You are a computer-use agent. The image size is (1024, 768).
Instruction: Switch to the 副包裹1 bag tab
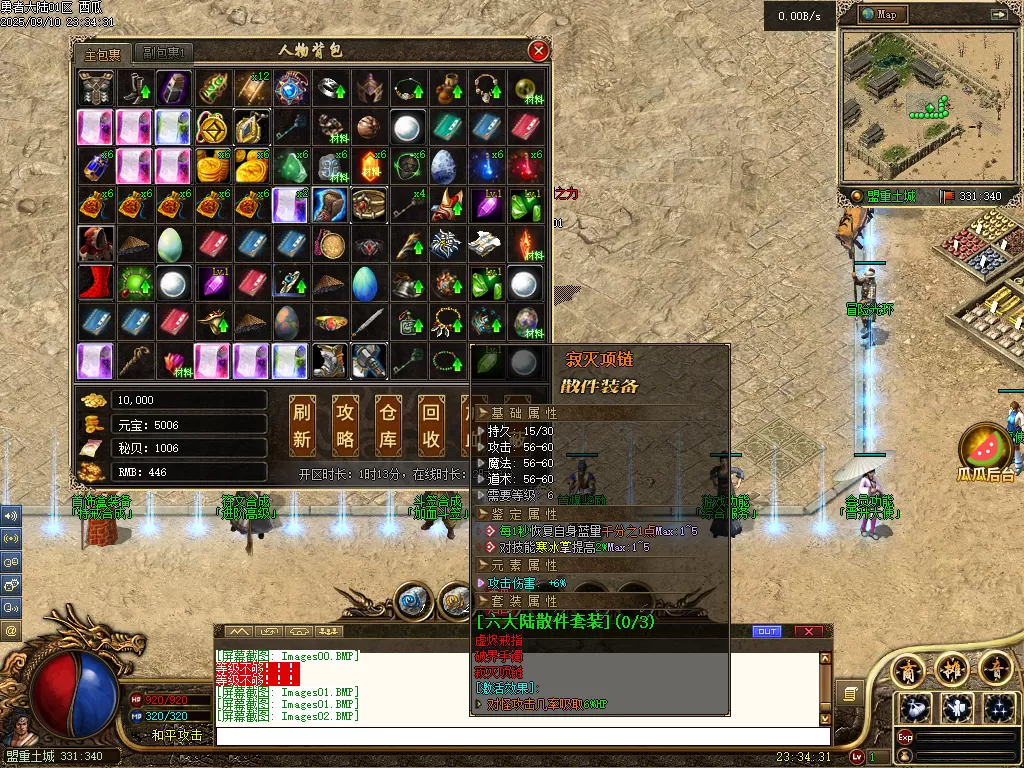click(x=162, y=53)
